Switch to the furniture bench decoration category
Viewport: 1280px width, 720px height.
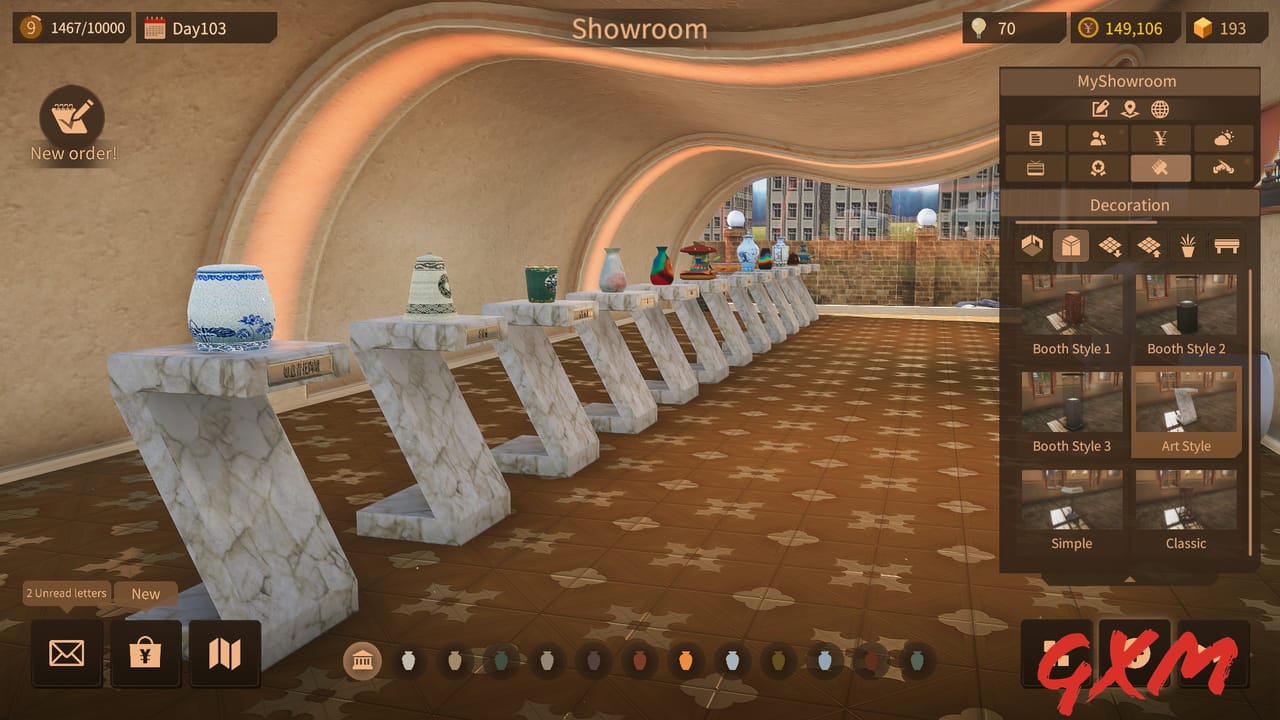click(1225, 245)
